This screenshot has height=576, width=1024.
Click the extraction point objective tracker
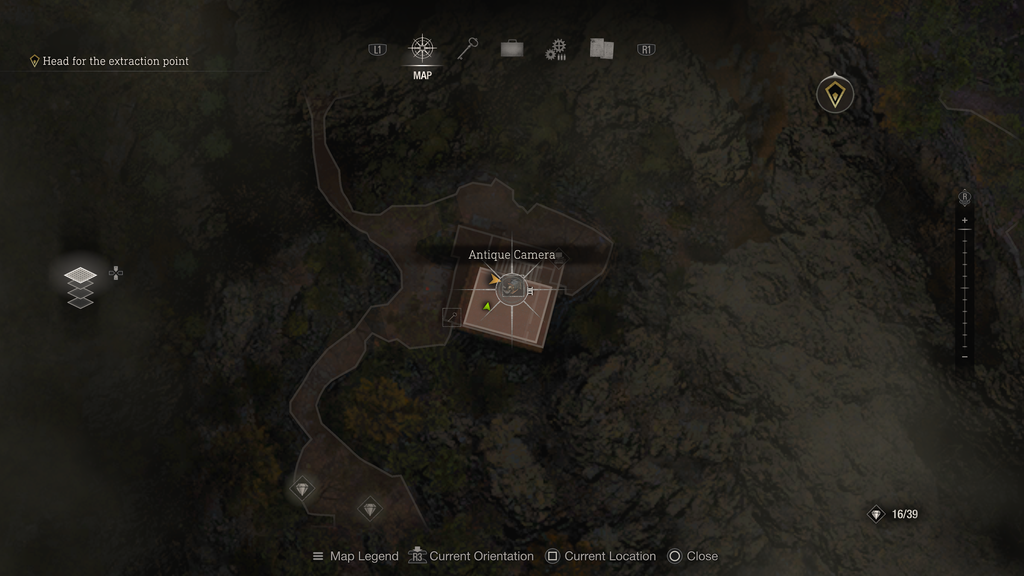(109, 61)
